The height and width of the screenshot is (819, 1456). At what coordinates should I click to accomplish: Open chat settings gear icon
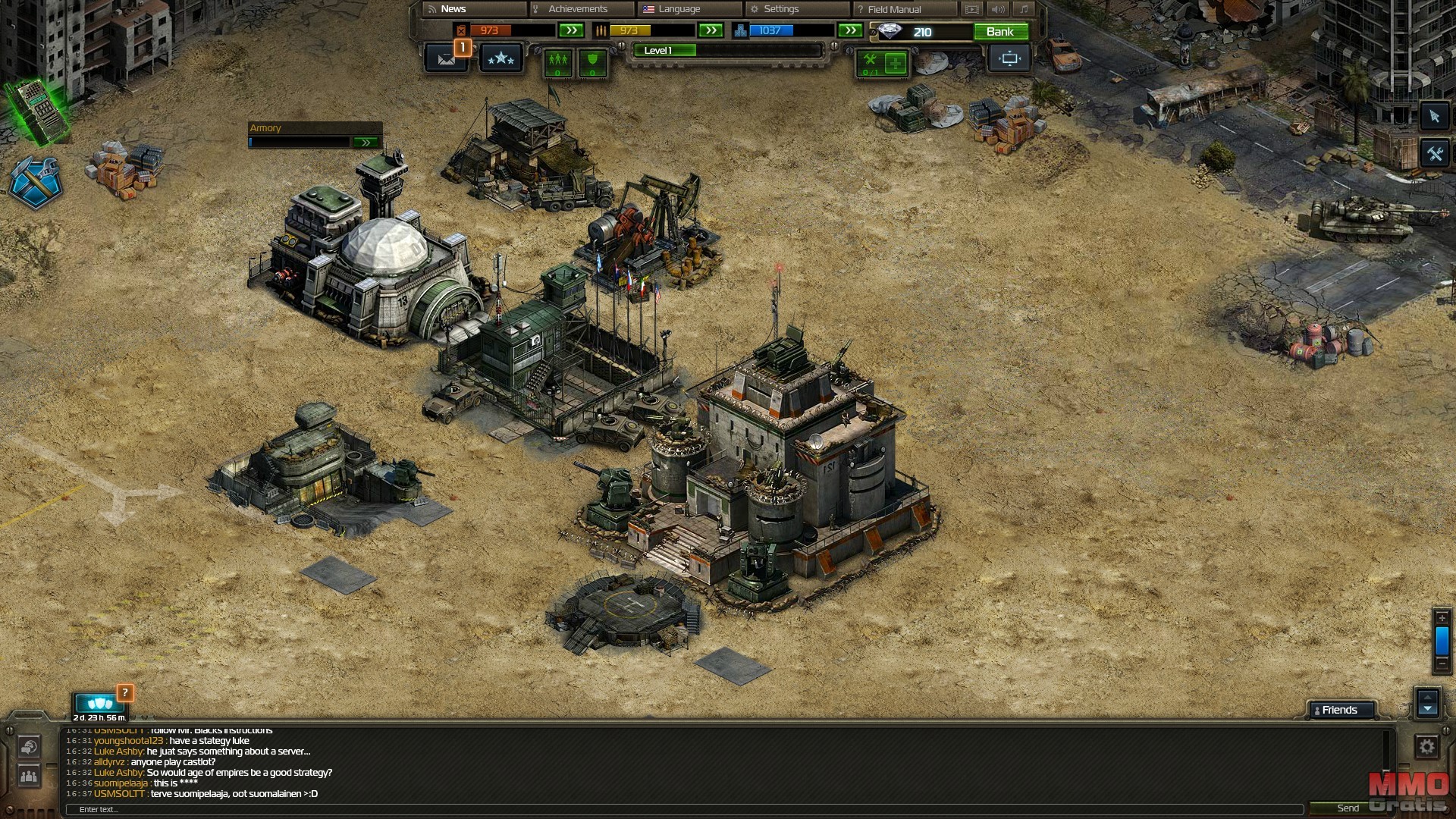[x=1426, y=747]
